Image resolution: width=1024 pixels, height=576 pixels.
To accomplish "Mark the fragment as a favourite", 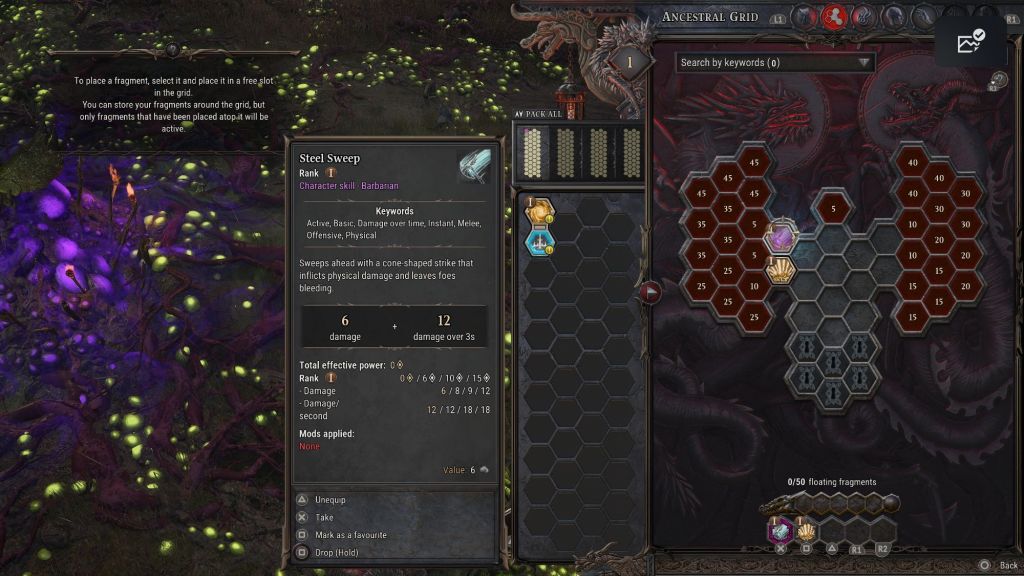I will point(350,535).
